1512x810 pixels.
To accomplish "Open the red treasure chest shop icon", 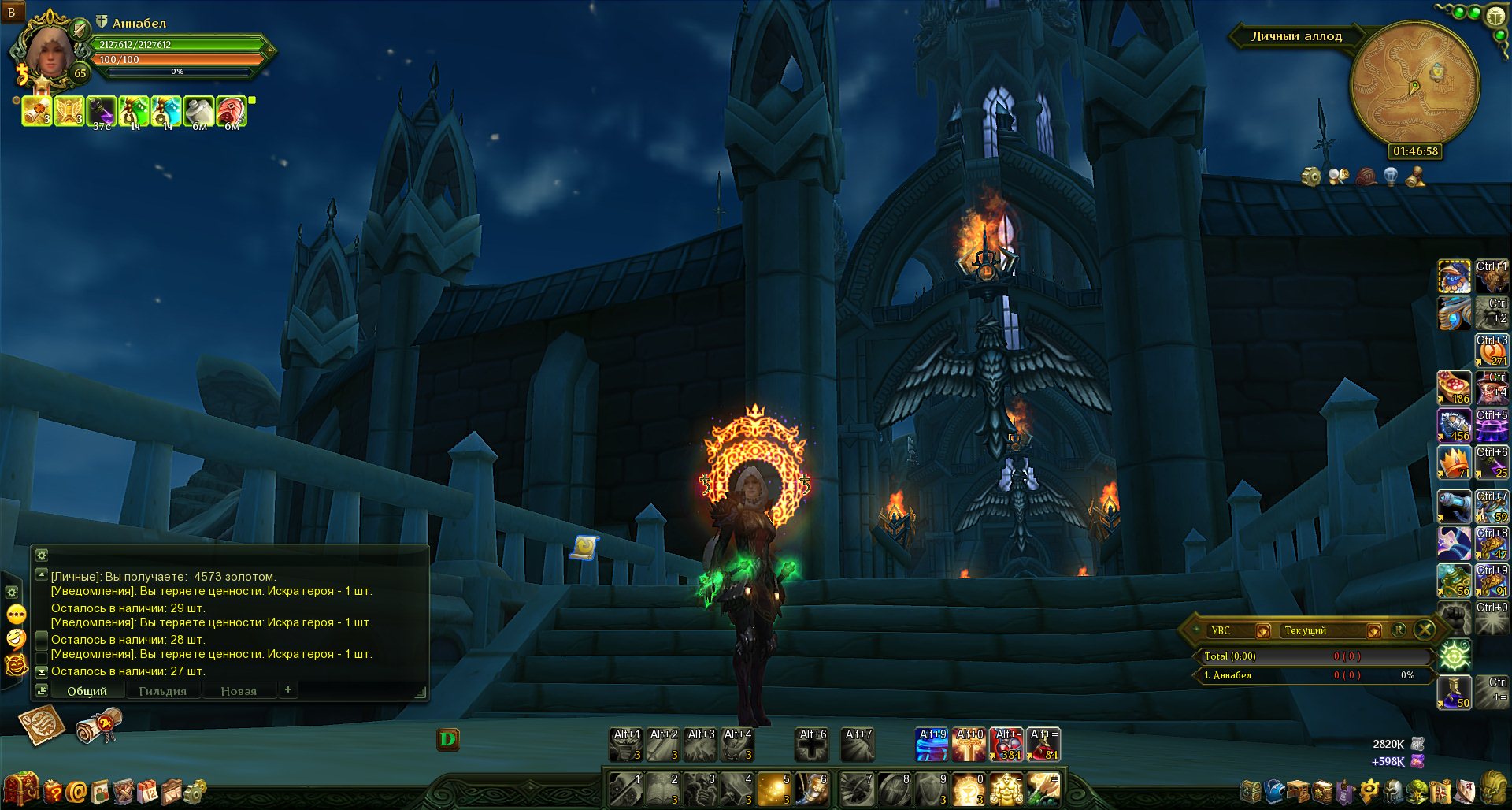I will tap(20, 789).
